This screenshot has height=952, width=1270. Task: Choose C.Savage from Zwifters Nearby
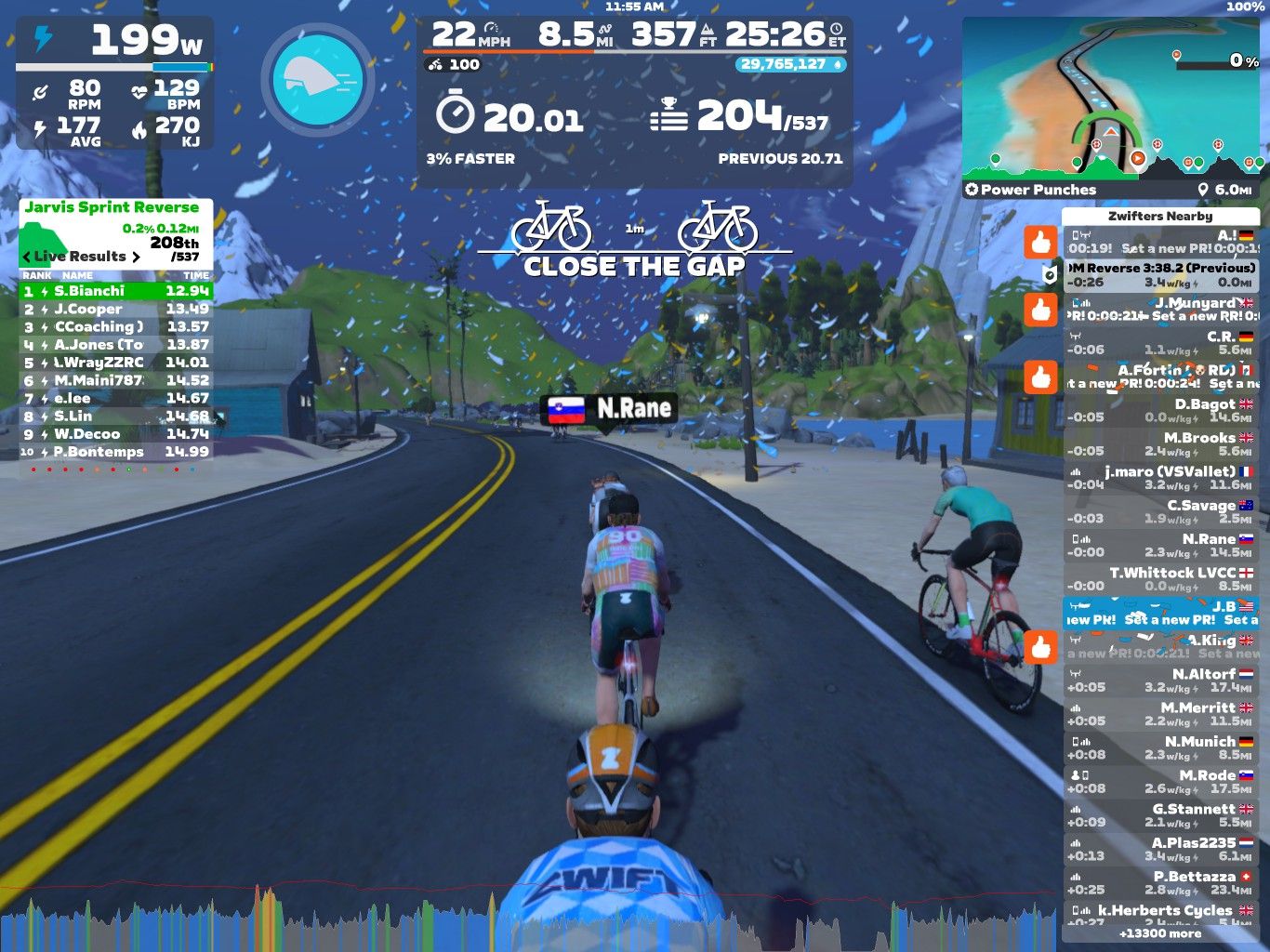(1160, 512)
